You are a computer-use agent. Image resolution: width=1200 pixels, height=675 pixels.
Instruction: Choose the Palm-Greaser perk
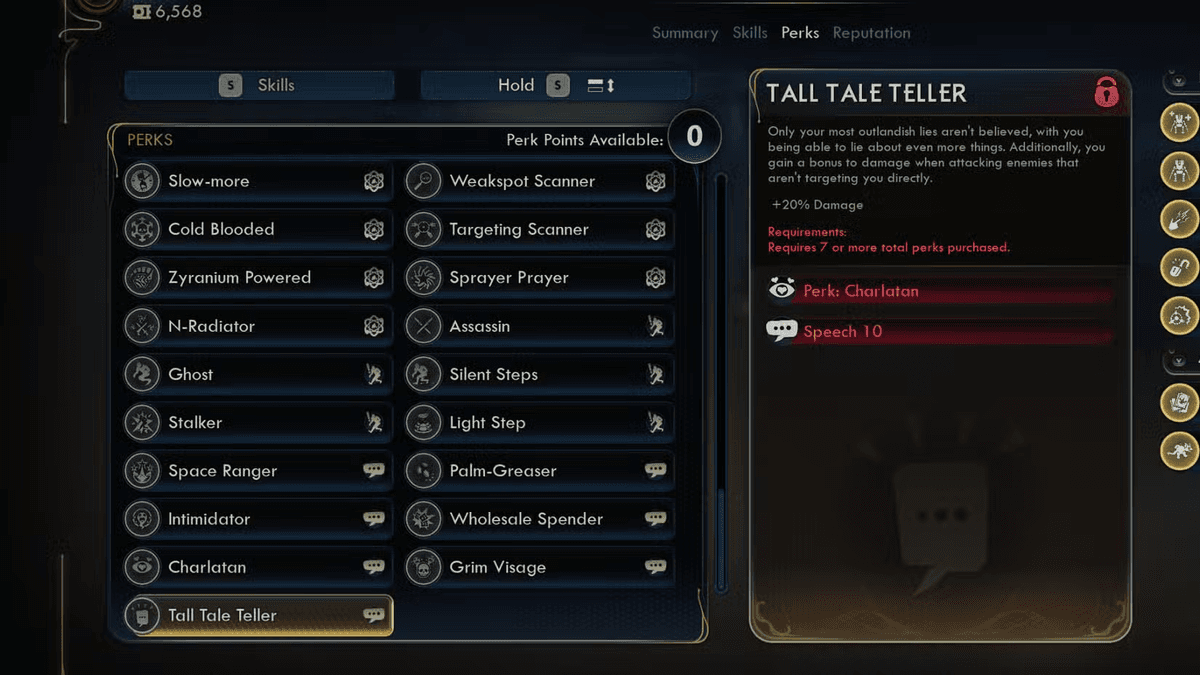pos(540,470)
